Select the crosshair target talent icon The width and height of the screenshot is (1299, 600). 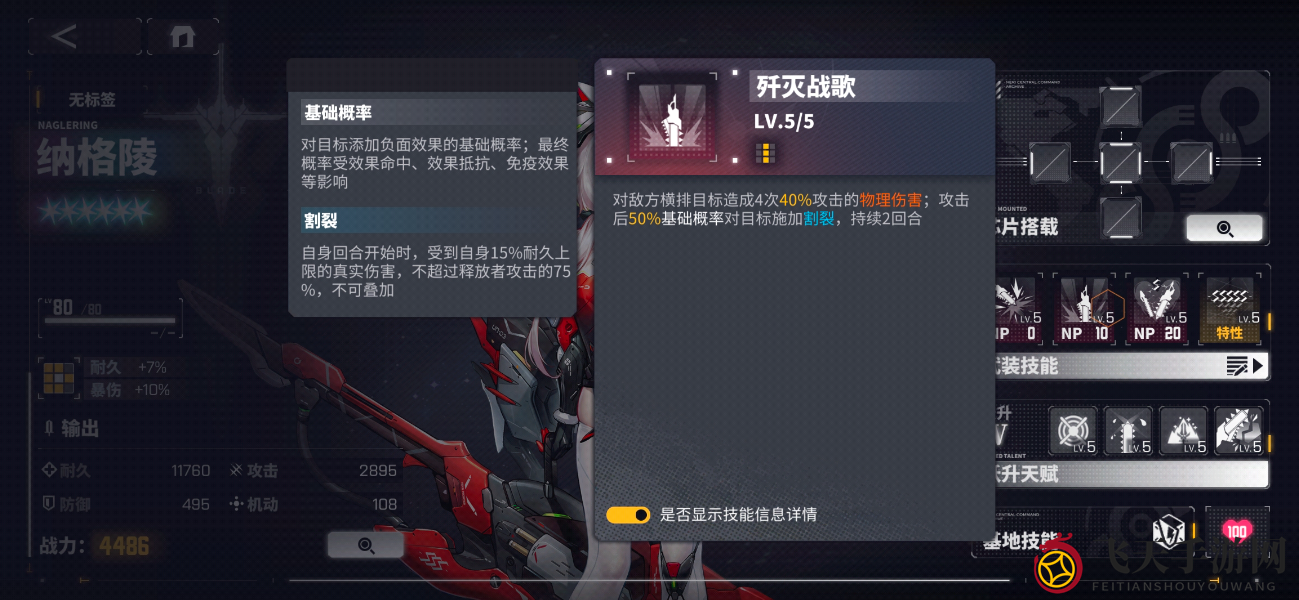[1072, 432]
